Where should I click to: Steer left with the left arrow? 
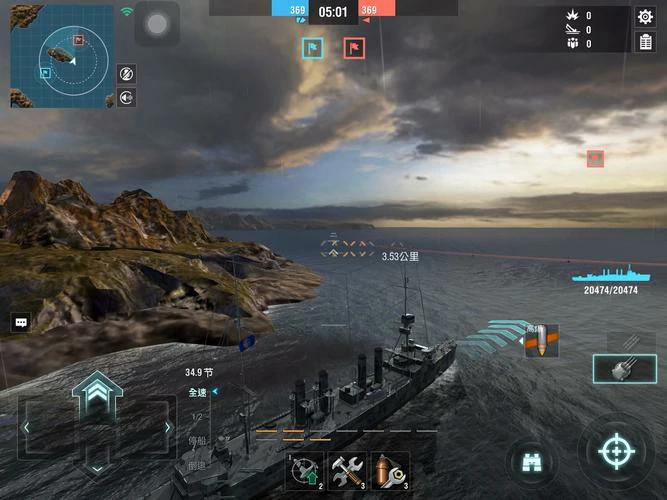pyautogui.click(x=27, y=427)
